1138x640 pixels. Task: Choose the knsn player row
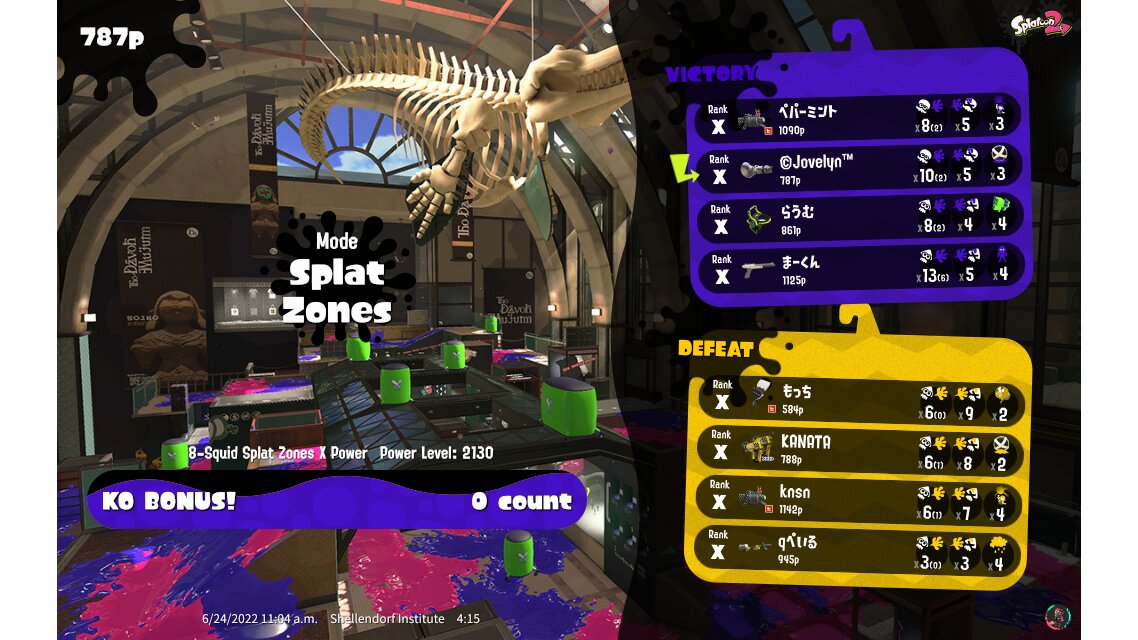860,499
